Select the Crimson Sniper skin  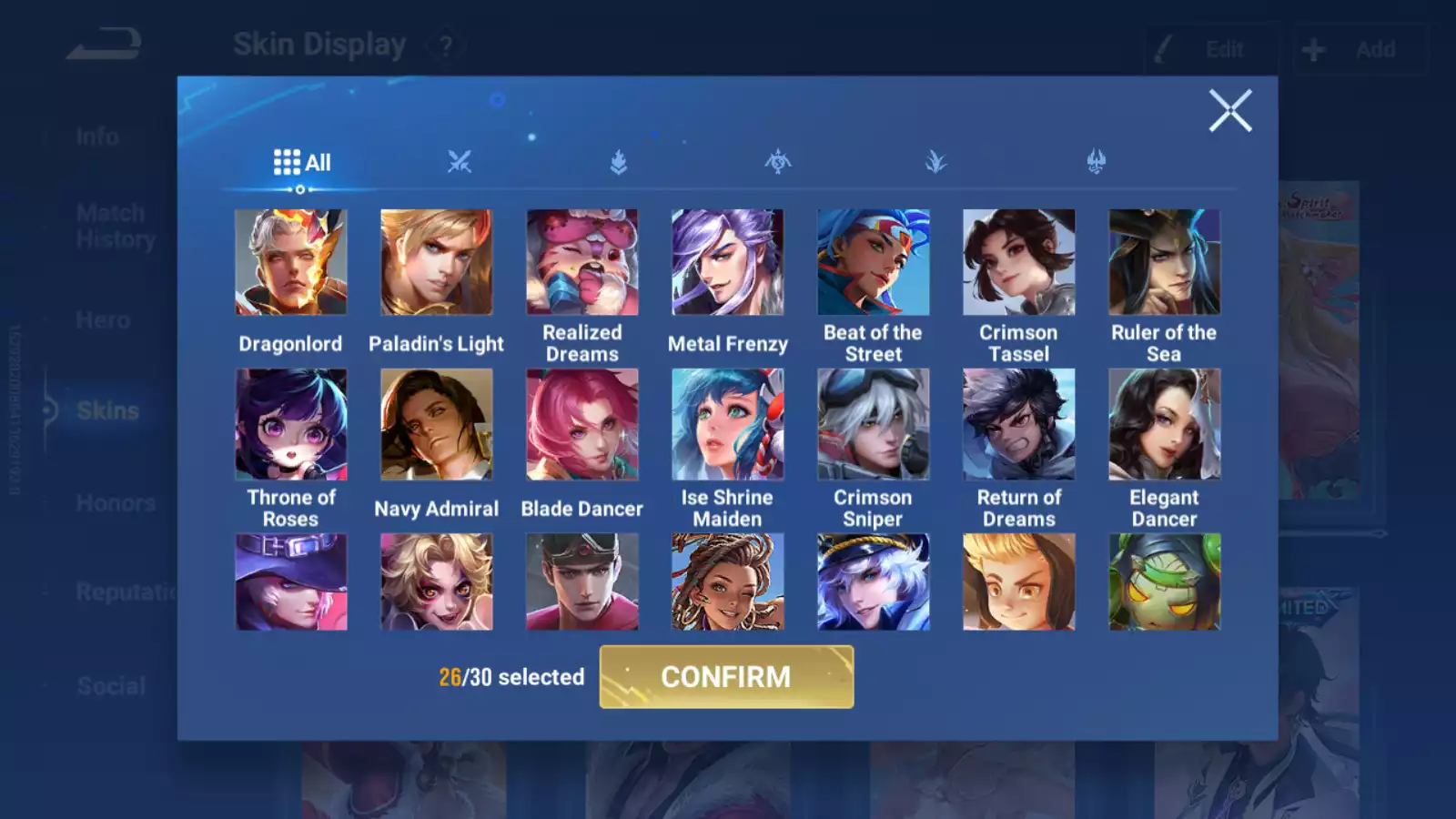(874, 424)
